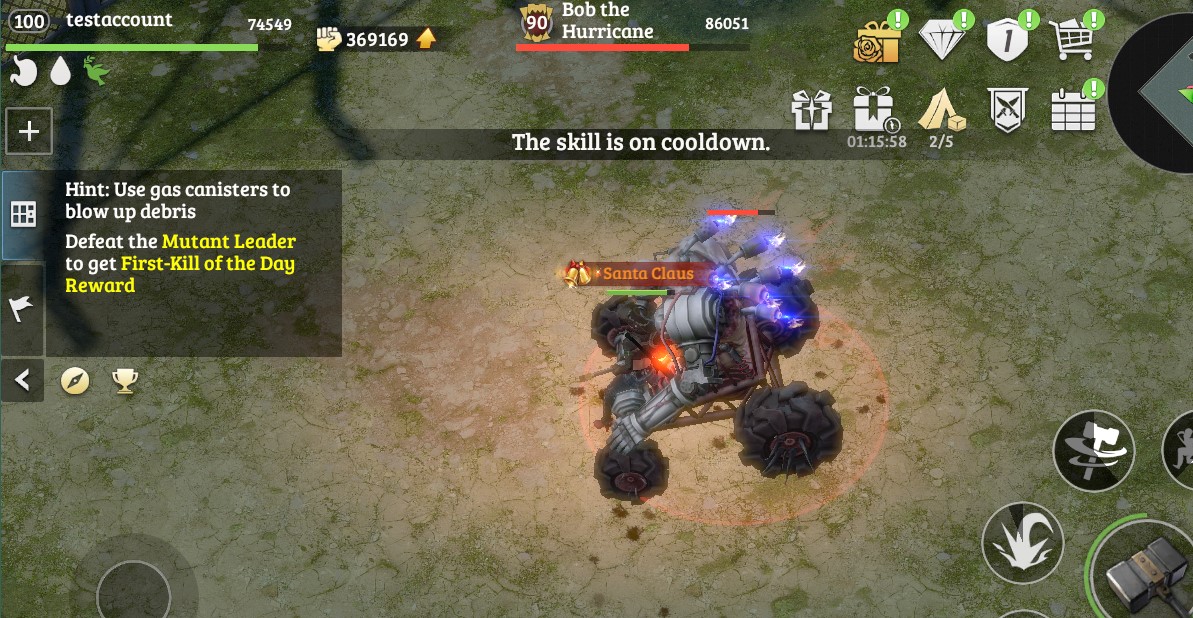Switch to the flag tab
Image resolution: width=1193 pixels, height=618 pixels.
[x=22, y=309]
